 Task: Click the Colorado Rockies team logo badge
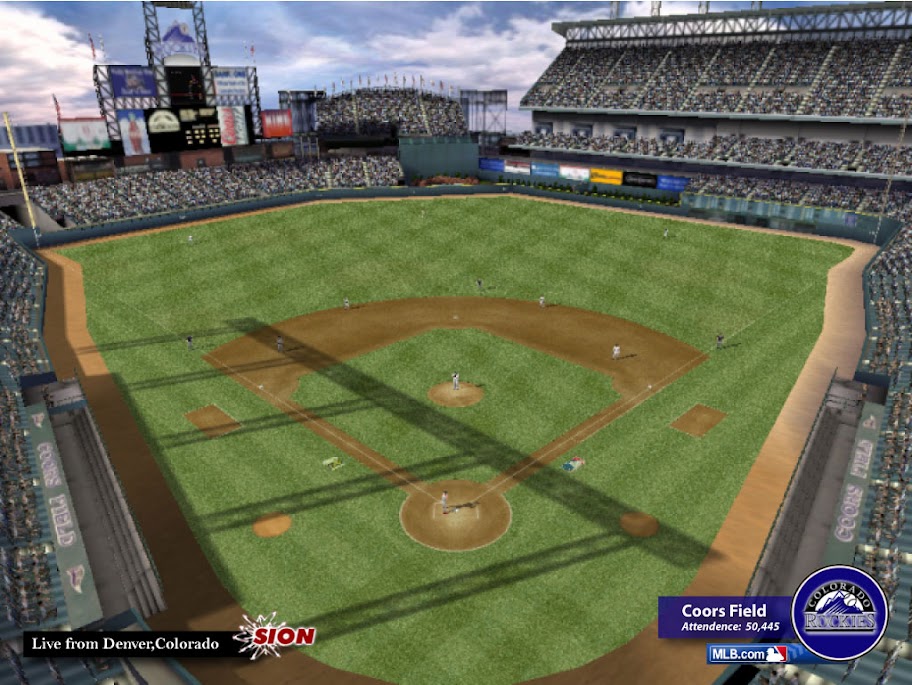839,613
